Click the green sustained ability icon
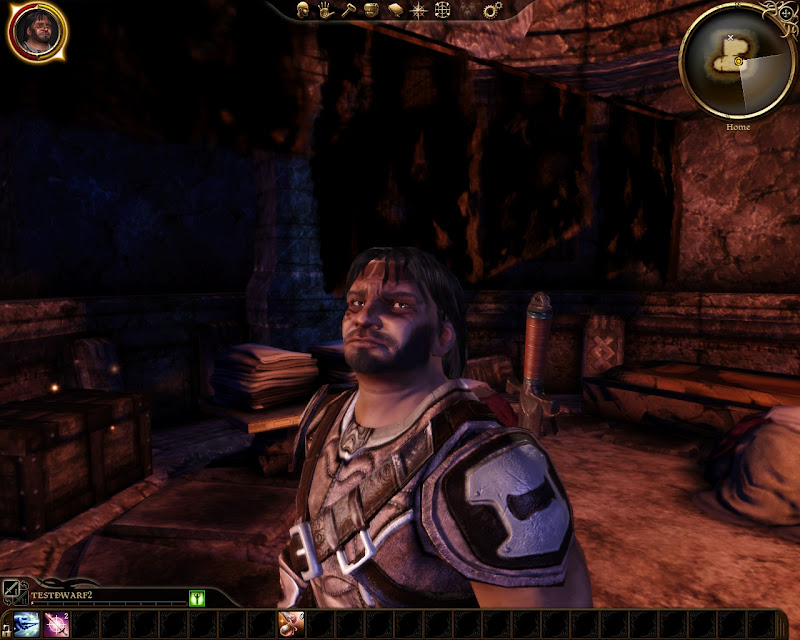Screen dimensions: 800x640 197,598
